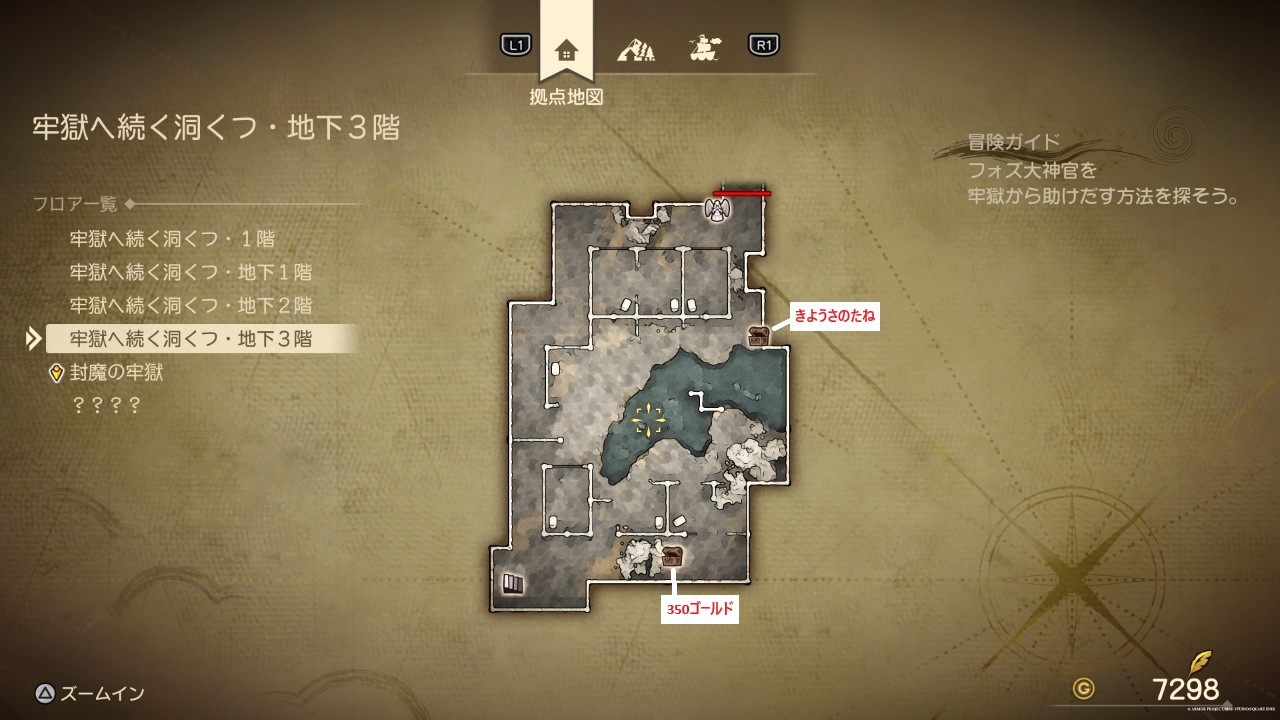Click the treasure chest marker labeled きようさのたね
The height and width of the screenshot is (720, 1280).
pyautogui.click(x=759, y=337)
